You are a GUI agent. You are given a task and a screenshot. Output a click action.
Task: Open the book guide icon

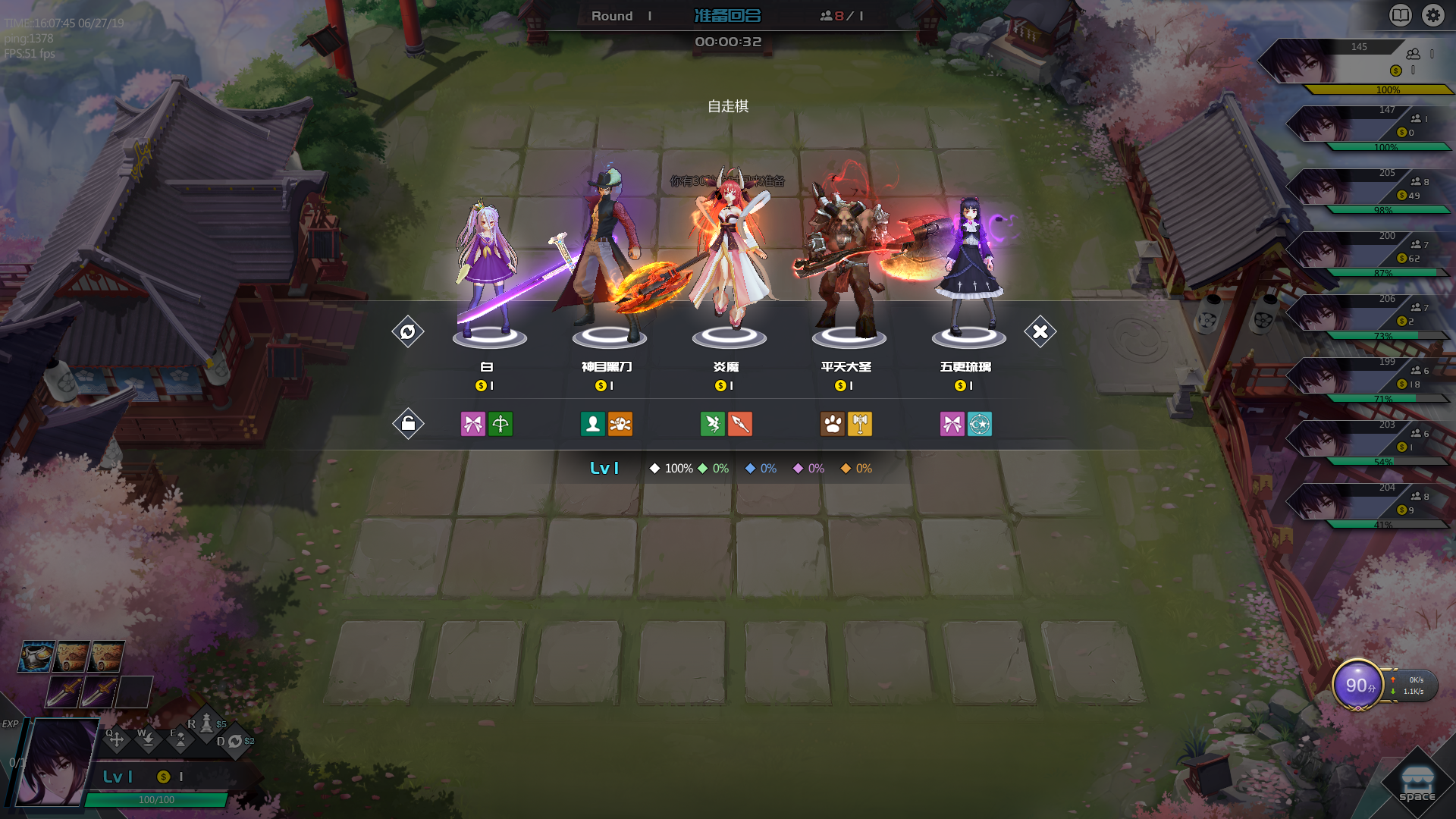tap(1400, 15)
